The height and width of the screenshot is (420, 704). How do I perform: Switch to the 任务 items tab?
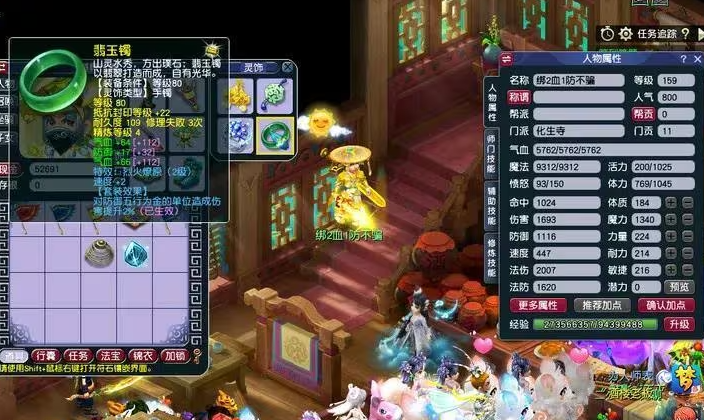(x=77, y=355)
